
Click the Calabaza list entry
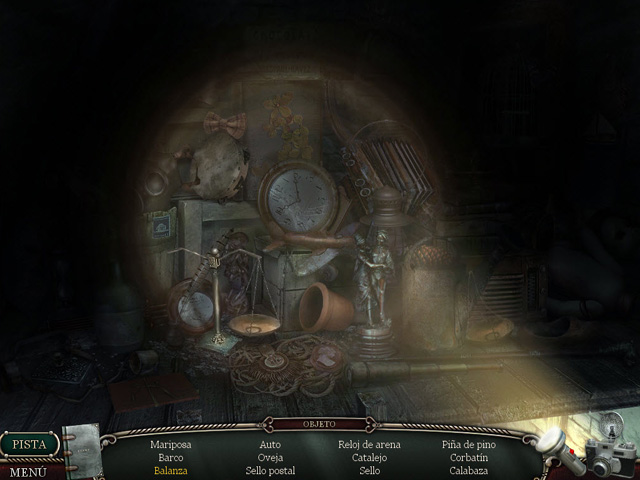[468, 470]
